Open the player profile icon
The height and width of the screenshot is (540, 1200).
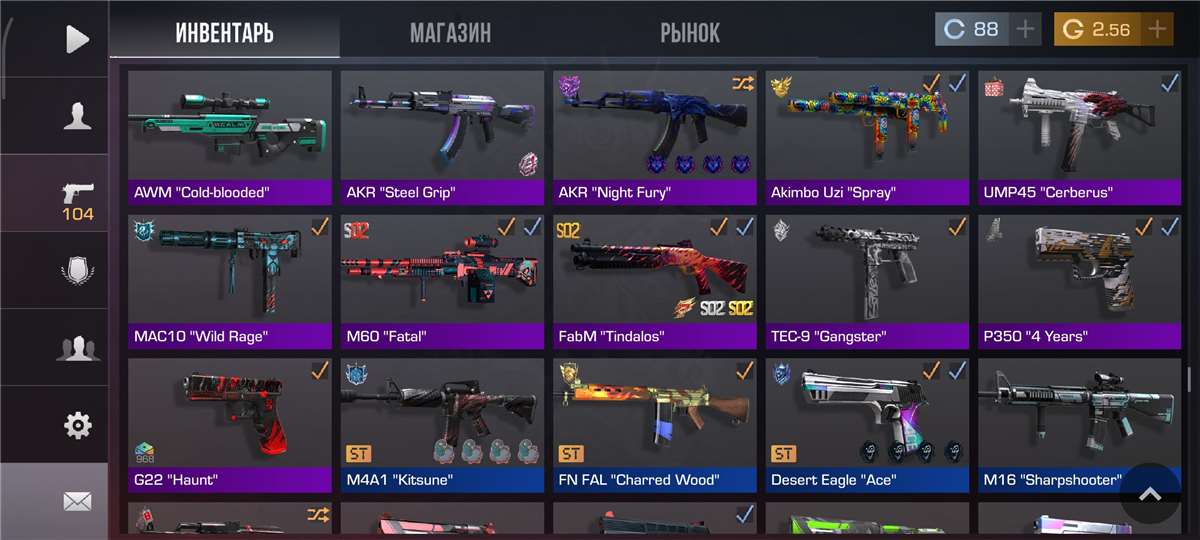pyautogui.click(x=77, y=117)
